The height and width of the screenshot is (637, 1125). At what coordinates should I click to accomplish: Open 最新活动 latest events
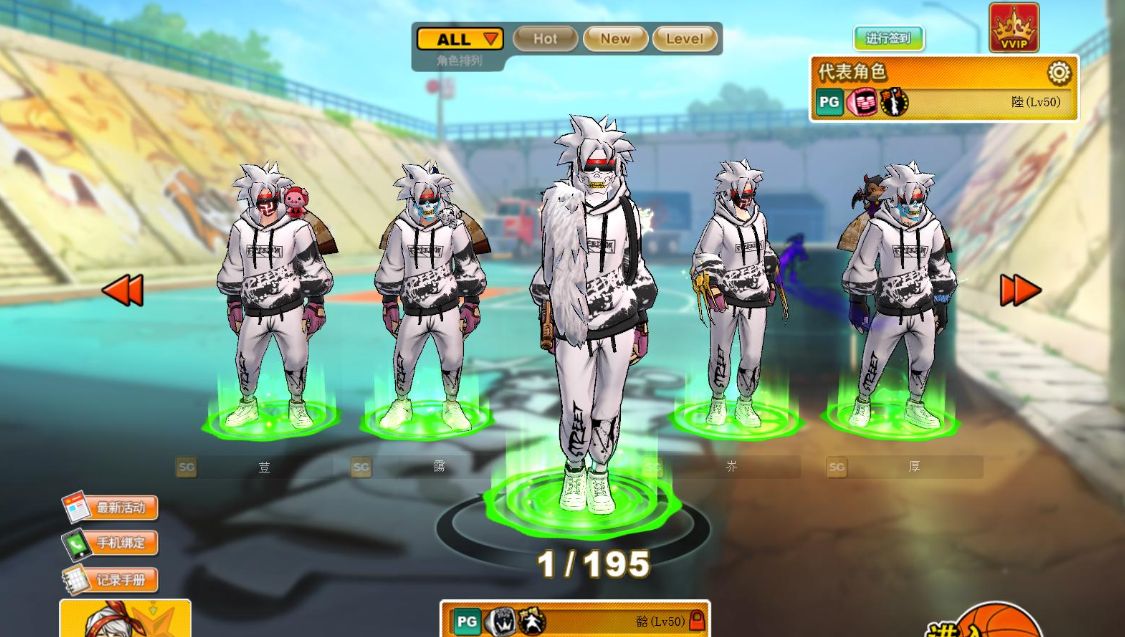[110, 508]
